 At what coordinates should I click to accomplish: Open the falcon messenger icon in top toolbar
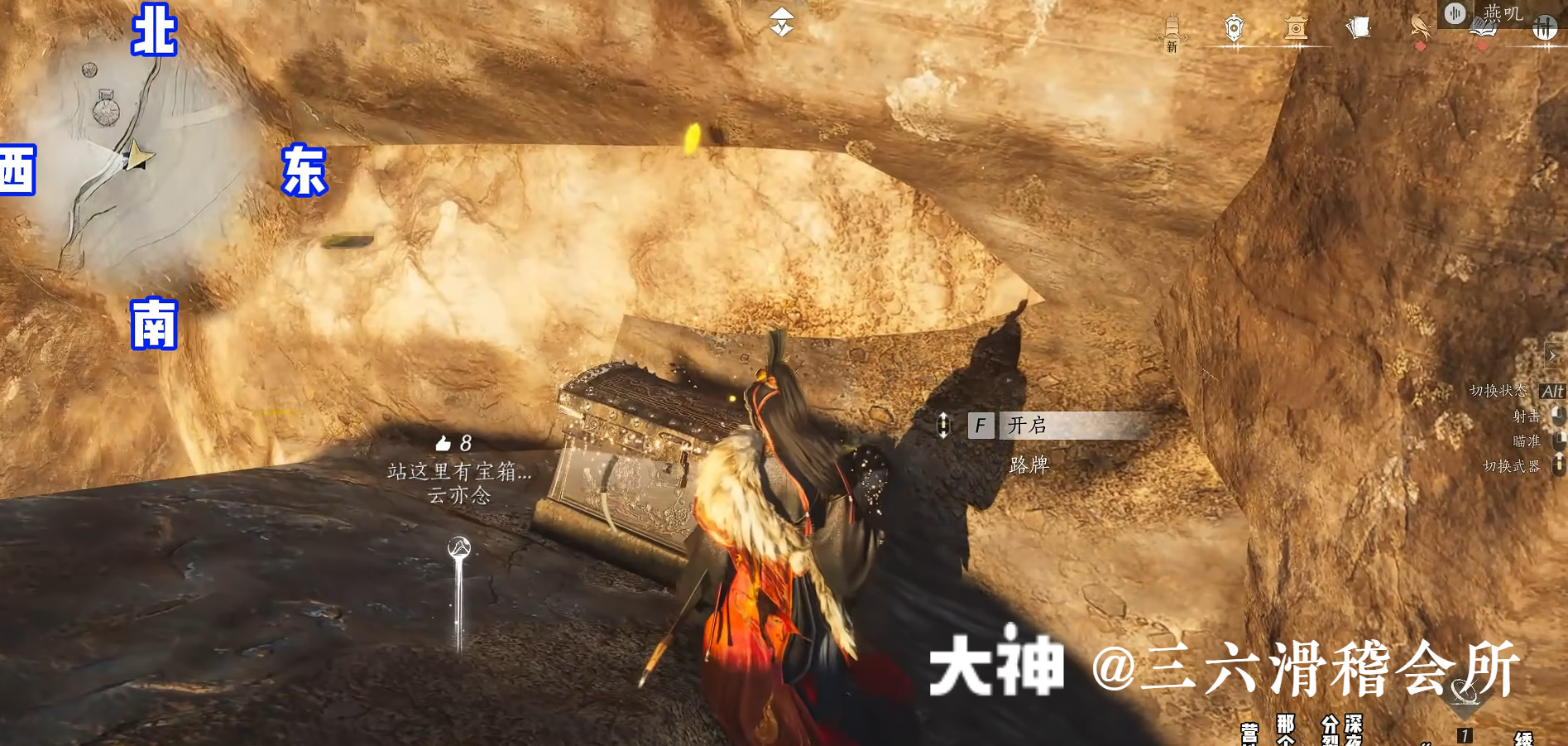click(x=1419, y=26)
